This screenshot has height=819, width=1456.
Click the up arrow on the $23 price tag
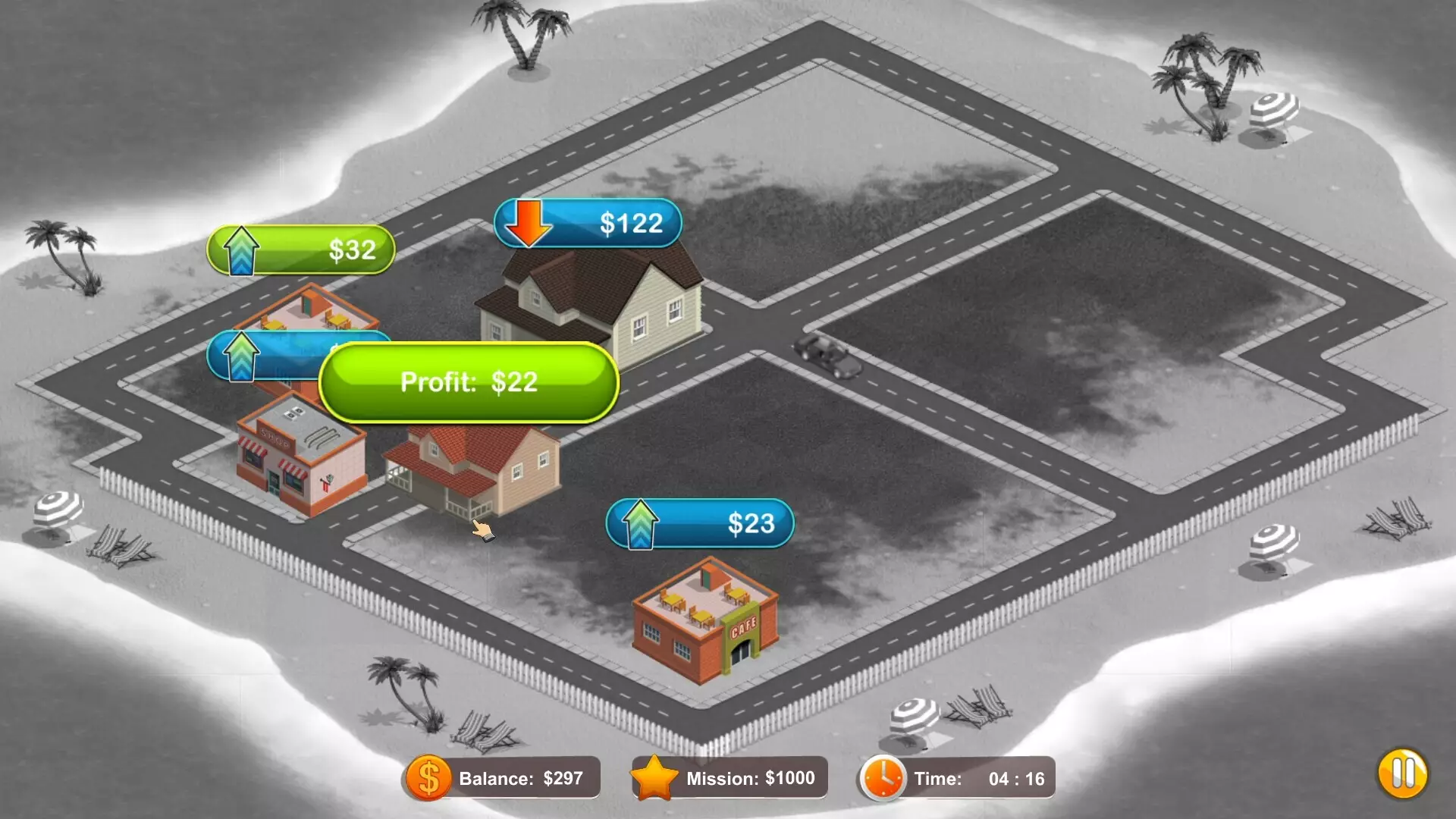tap(639, 522)
